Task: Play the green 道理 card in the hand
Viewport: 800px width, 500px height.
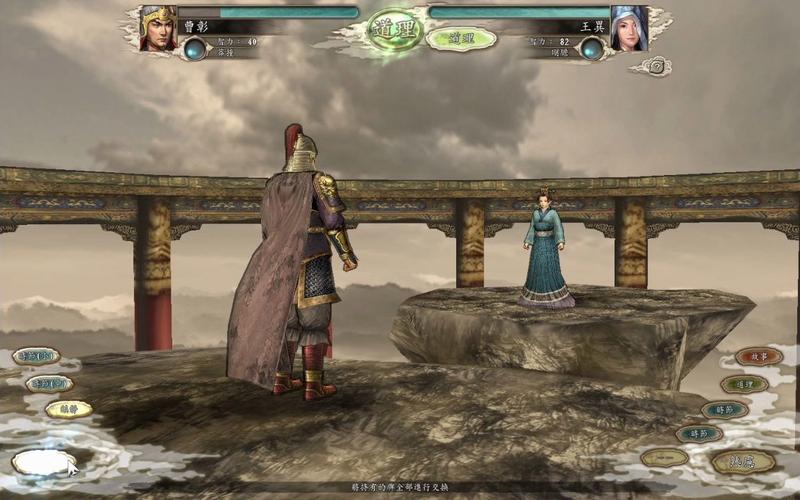Action: click(x=745, y=384)
